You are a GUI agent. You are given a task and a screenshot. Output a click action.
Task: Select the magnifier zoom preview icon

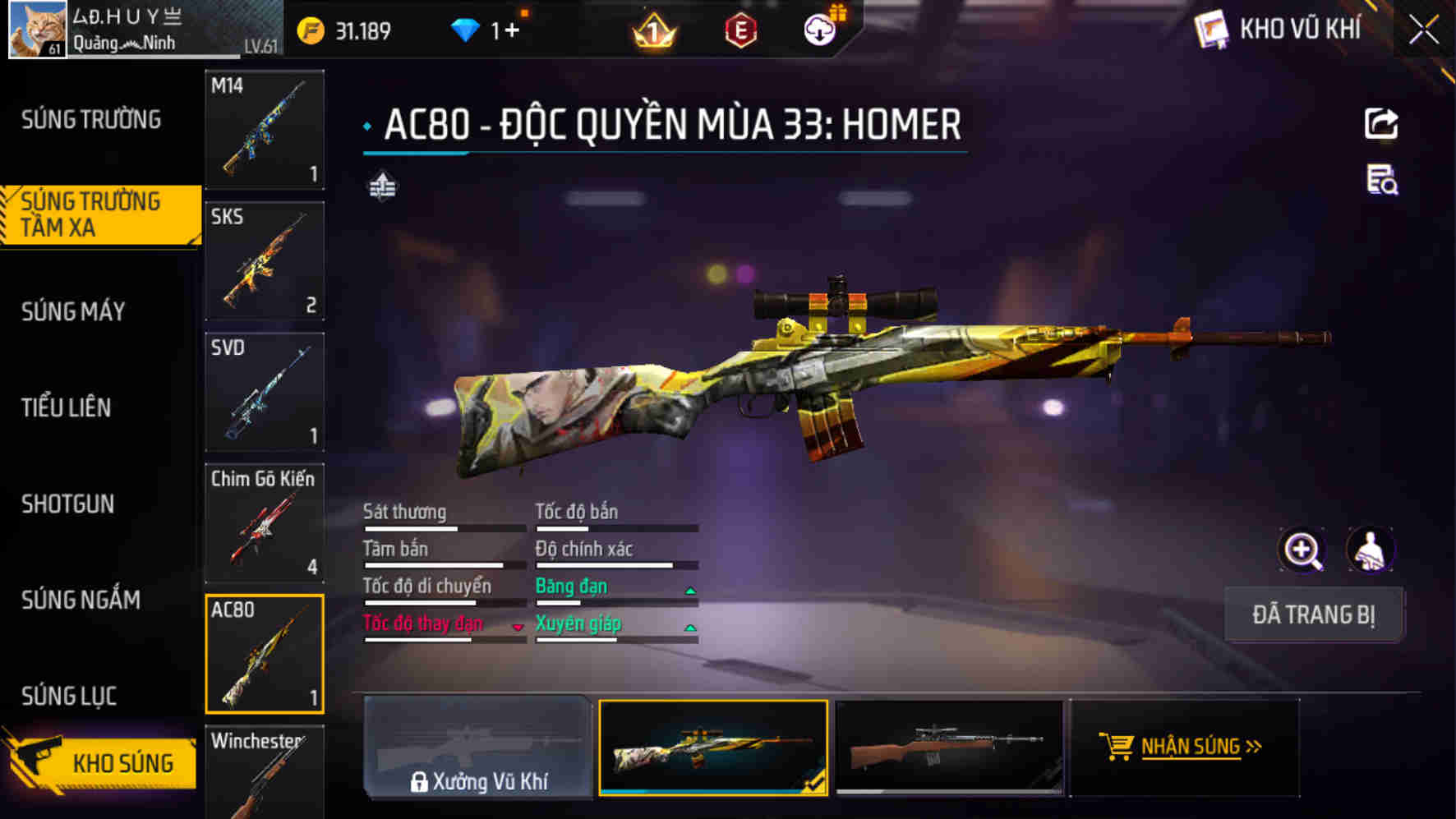[1303, 551]
